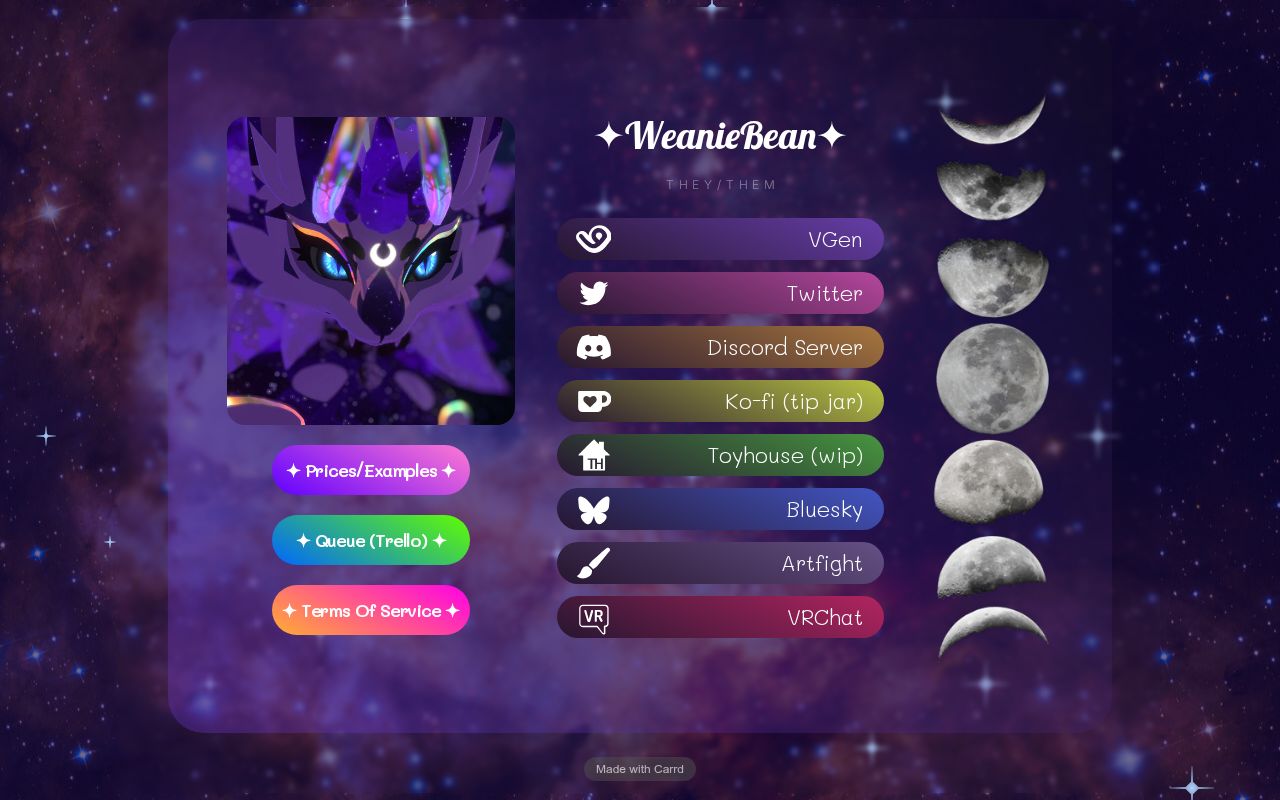The height and width of the screenshot is (800, 1280).
Task: Click the Twitter bird icon
Action: pos(593,293)
